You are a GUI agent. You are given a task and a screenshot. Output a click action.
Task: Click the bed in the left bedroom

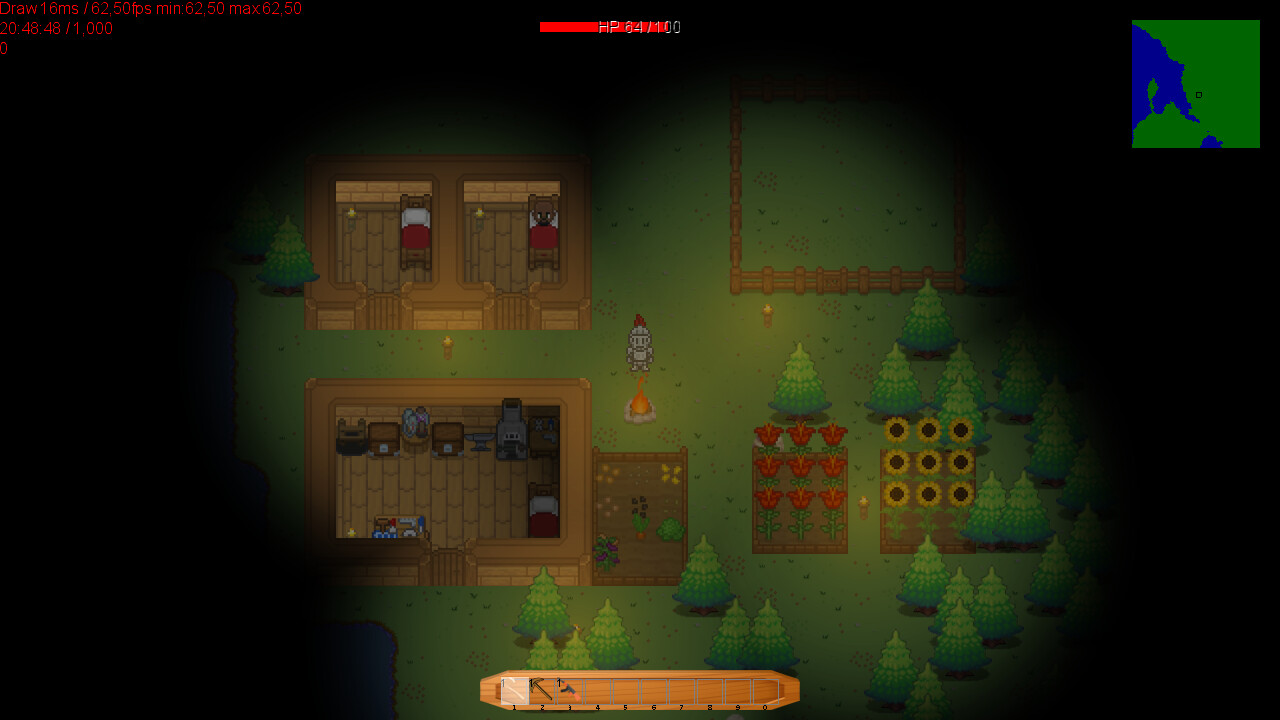coord(413,228)
